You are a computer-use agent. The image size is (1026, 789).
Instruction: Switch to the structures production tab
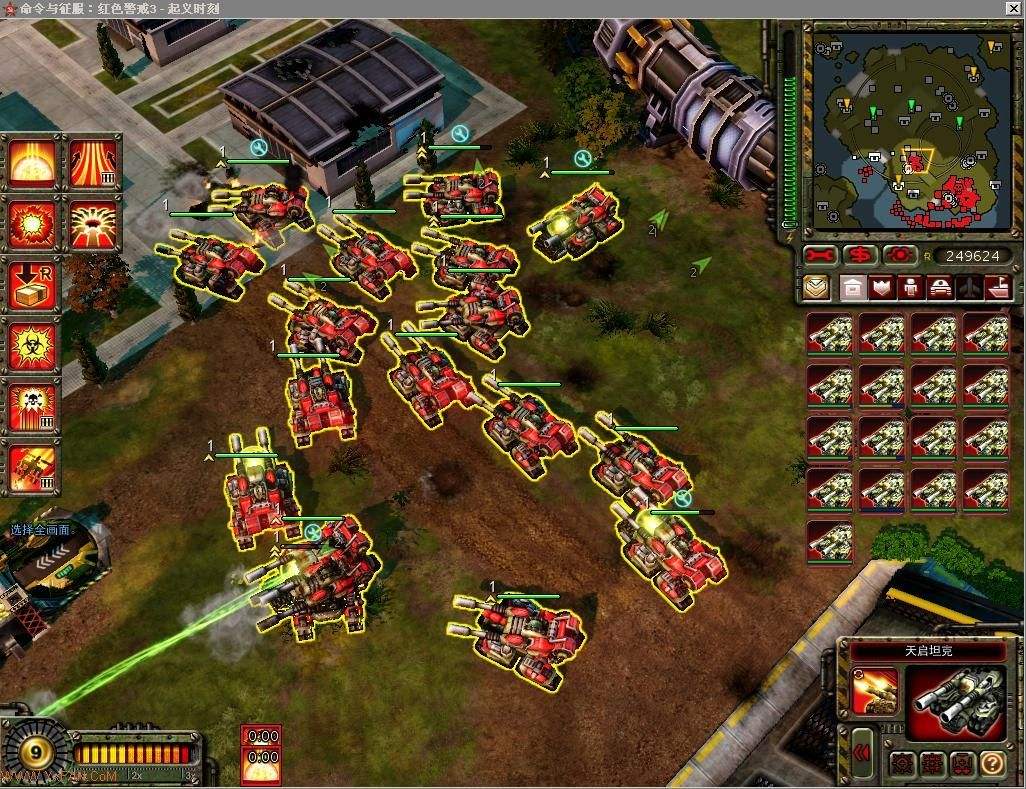tap(853, 288)
